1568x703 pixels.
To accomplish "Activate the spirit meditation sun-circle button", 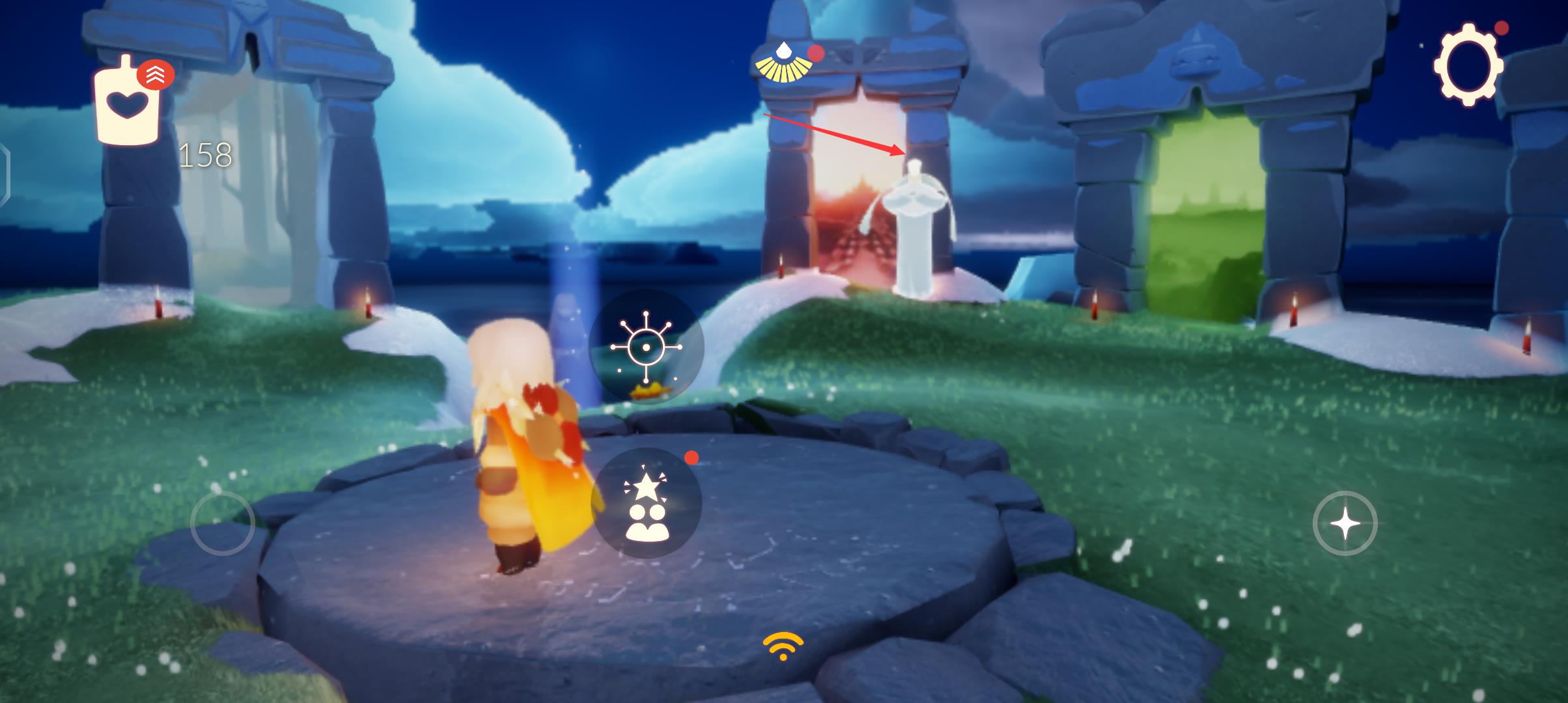I will click(x=646, y=347).
